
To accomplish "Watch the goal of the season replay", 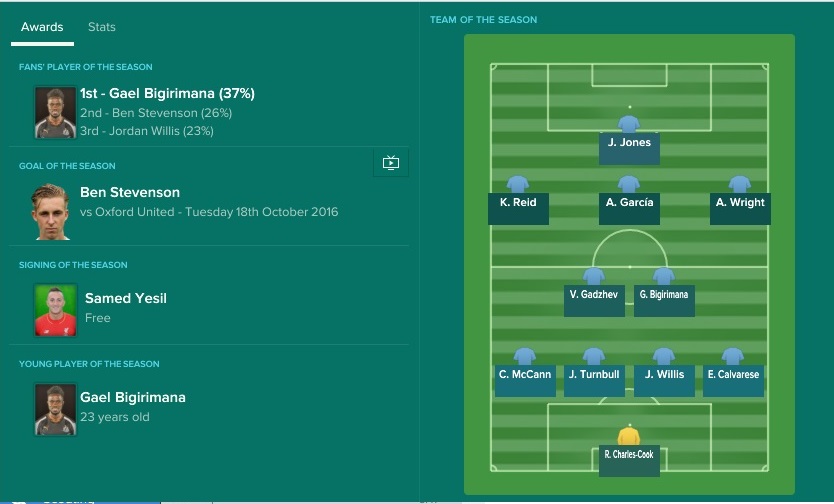I will [x=390, y=163].
